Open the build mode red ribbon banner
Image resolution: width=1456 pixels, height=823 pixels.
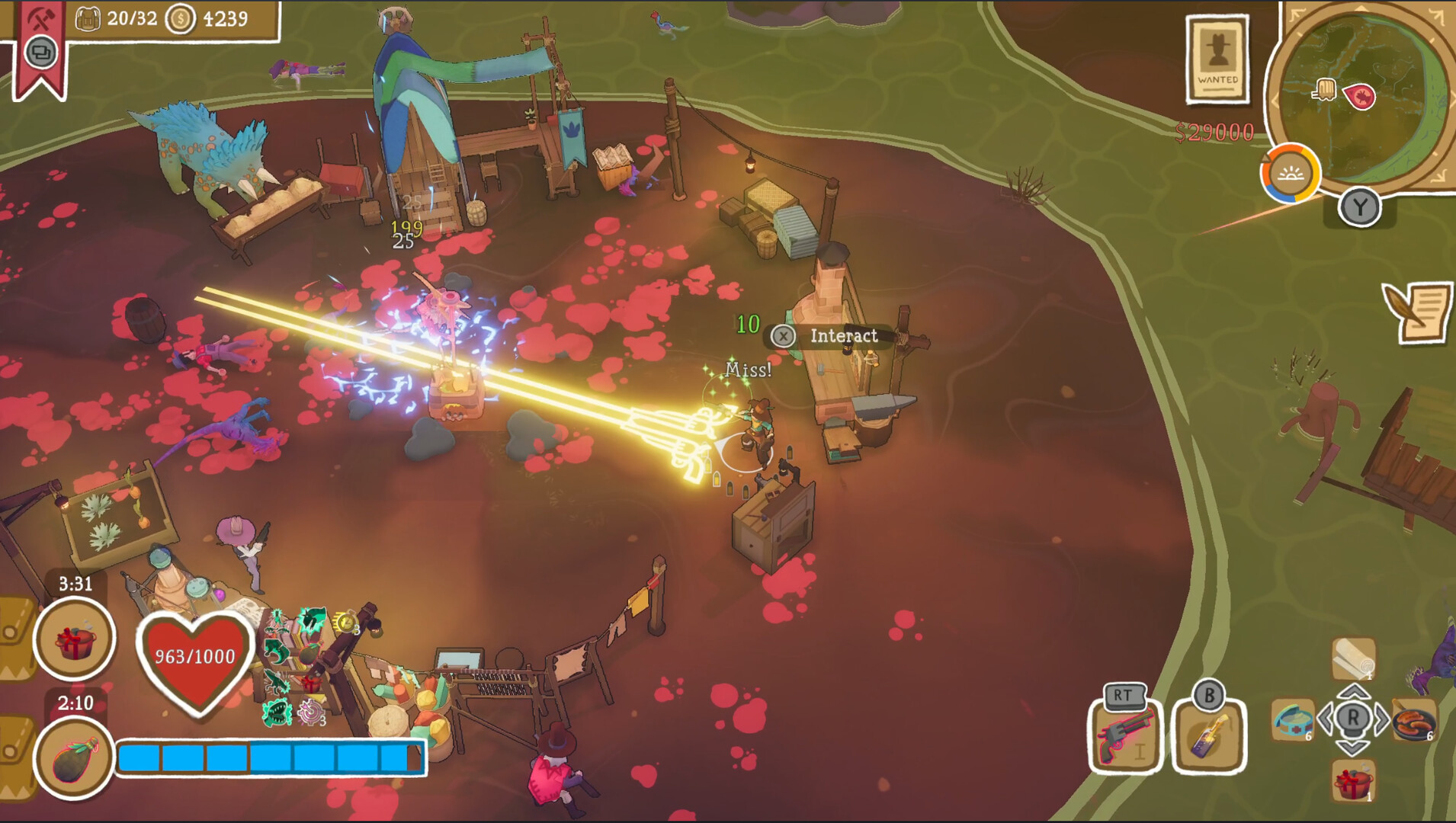40,46
